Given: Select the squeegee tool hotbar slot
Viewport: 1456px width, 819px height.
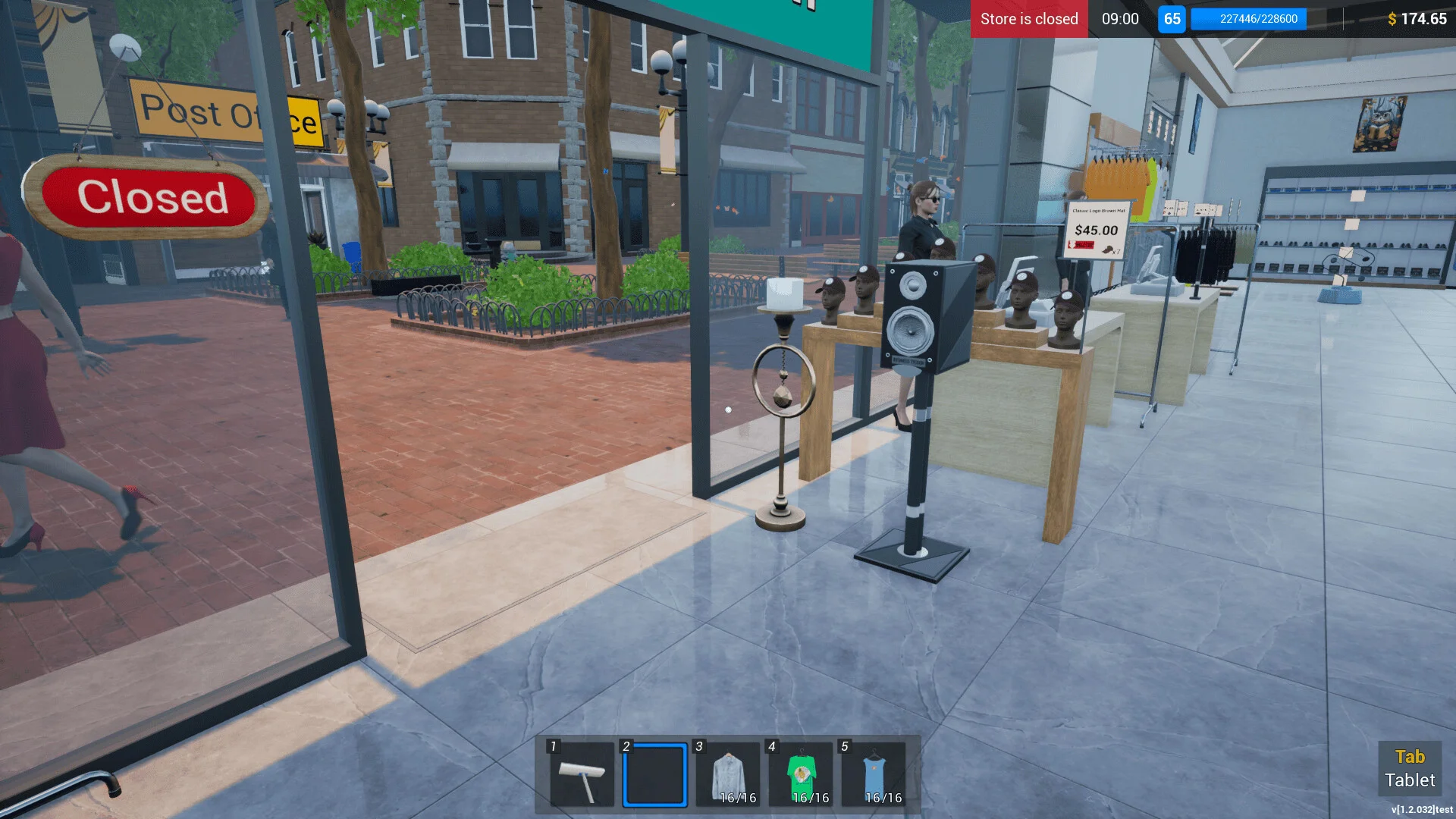Looking at the screenshot, I should point(582,775).
